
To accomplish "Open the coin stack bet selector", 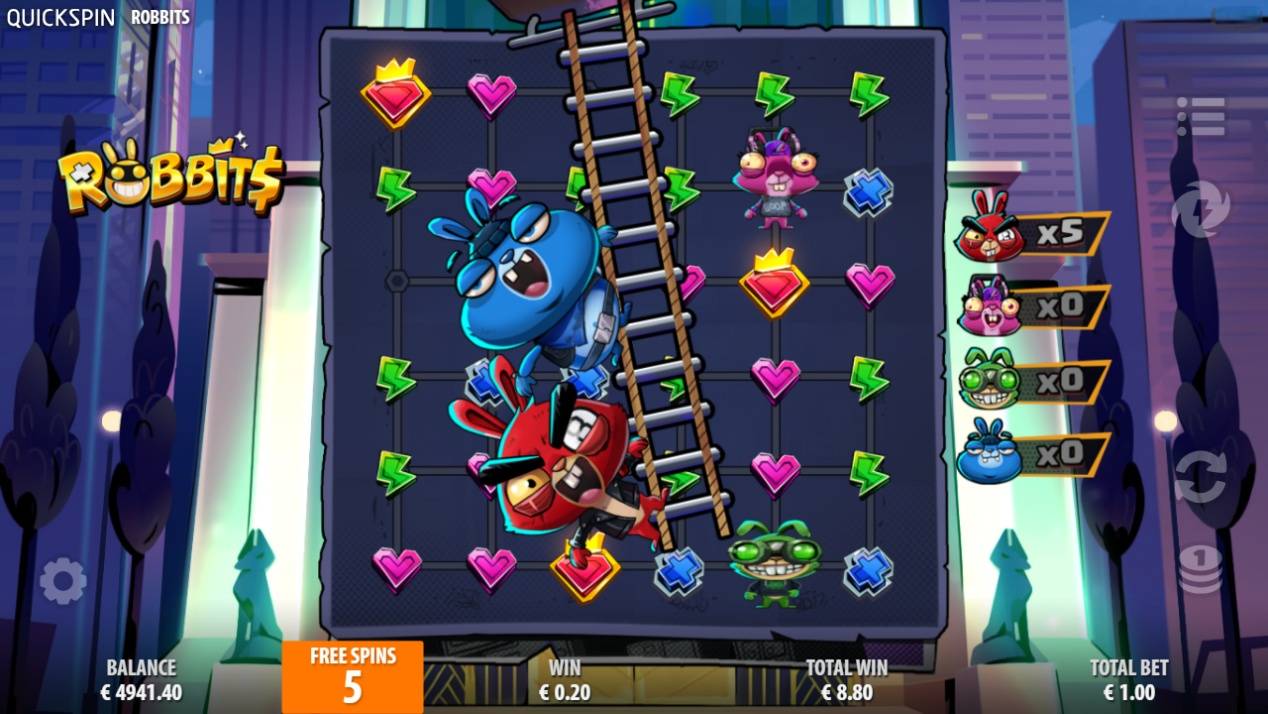I will (x=1200, y=569).
